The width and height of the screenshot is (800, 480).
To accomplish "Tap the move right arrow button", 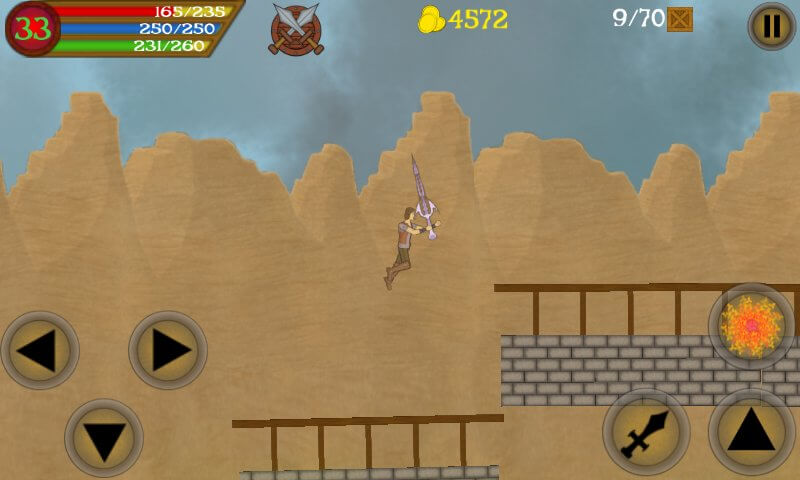I will pos(168,351).
